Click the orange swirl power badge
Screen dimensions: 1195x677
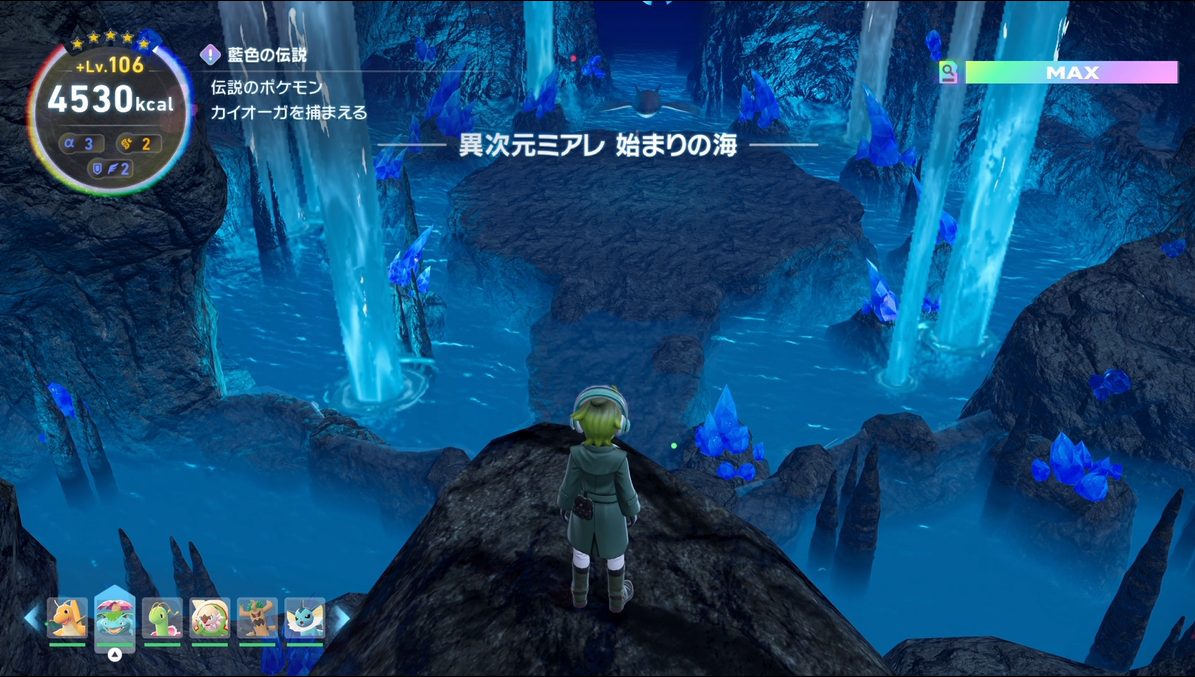pyautogui.click(x=138, y=143)
